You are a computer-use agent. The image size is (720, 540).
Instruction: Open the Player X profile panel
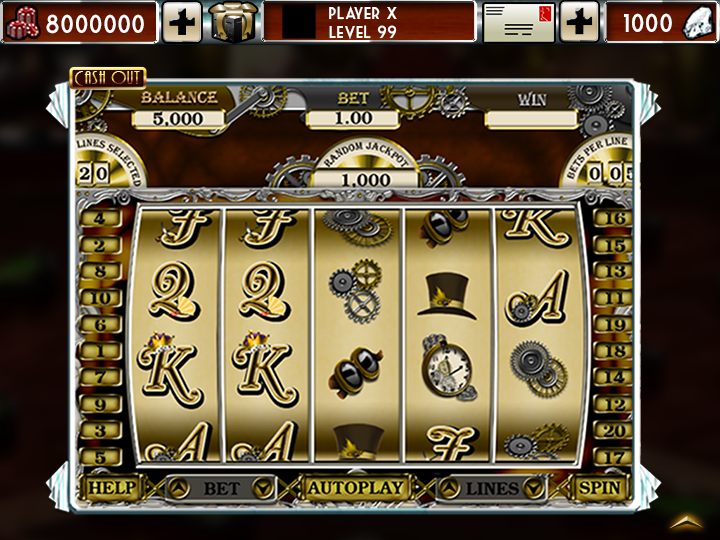(369, 22)
